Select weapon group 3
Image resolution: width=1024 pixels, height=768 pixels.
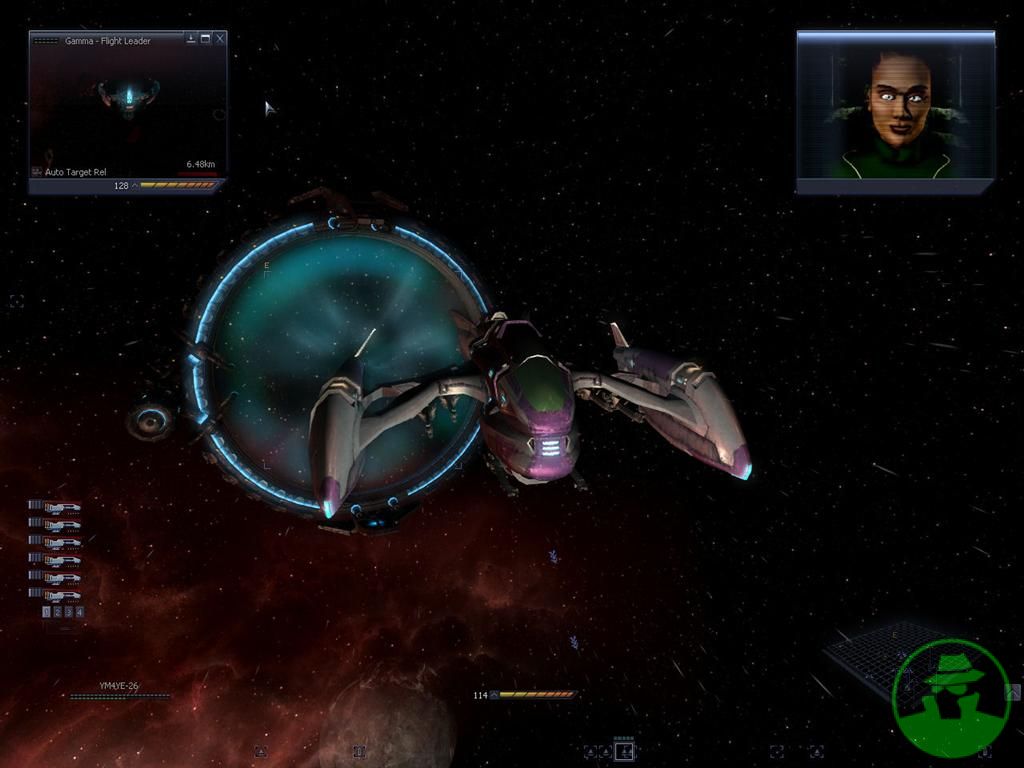click(69, 611)
